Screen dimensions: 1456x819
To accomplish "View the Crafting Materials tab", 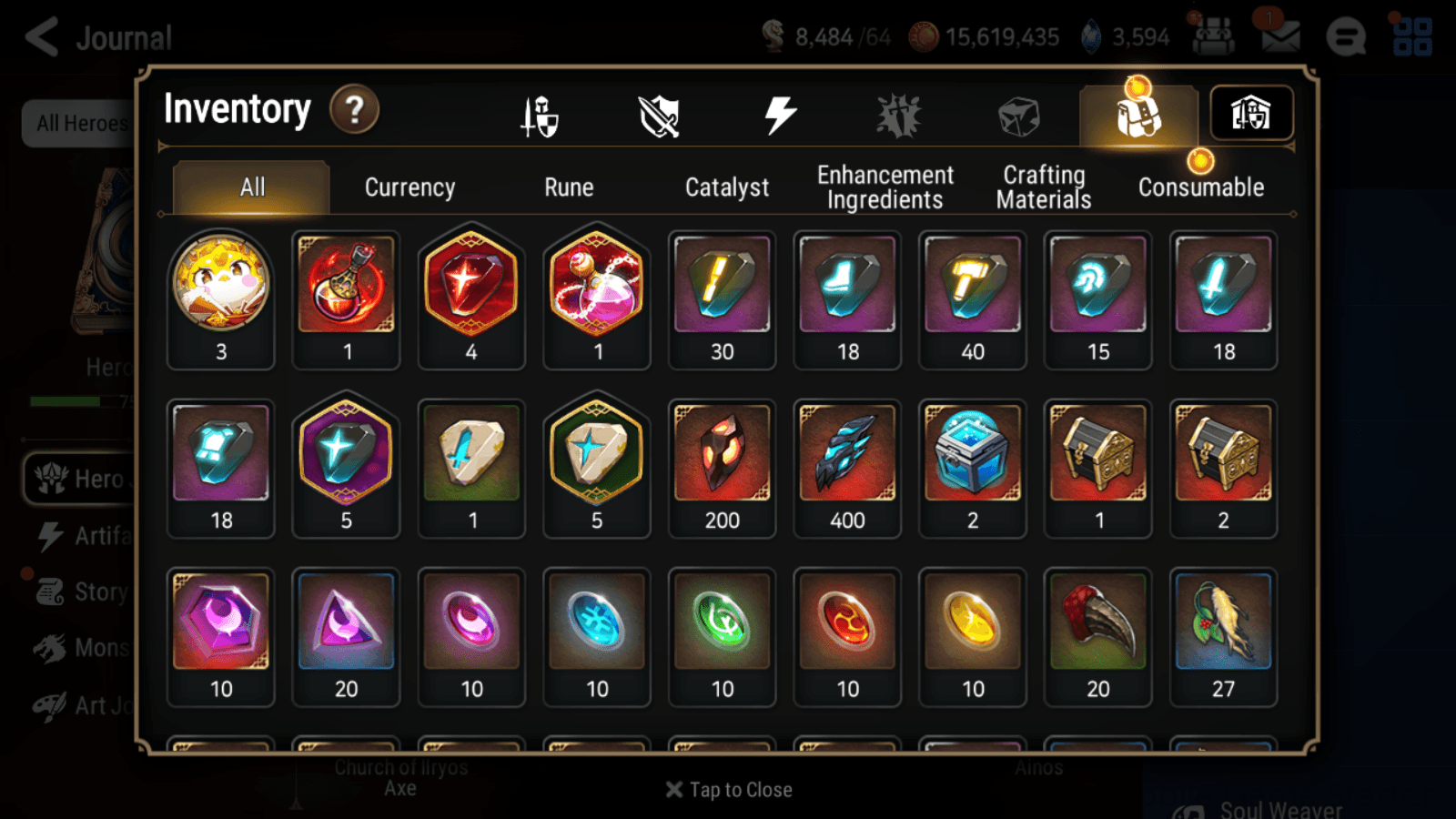I will (x=1043, y=187).
